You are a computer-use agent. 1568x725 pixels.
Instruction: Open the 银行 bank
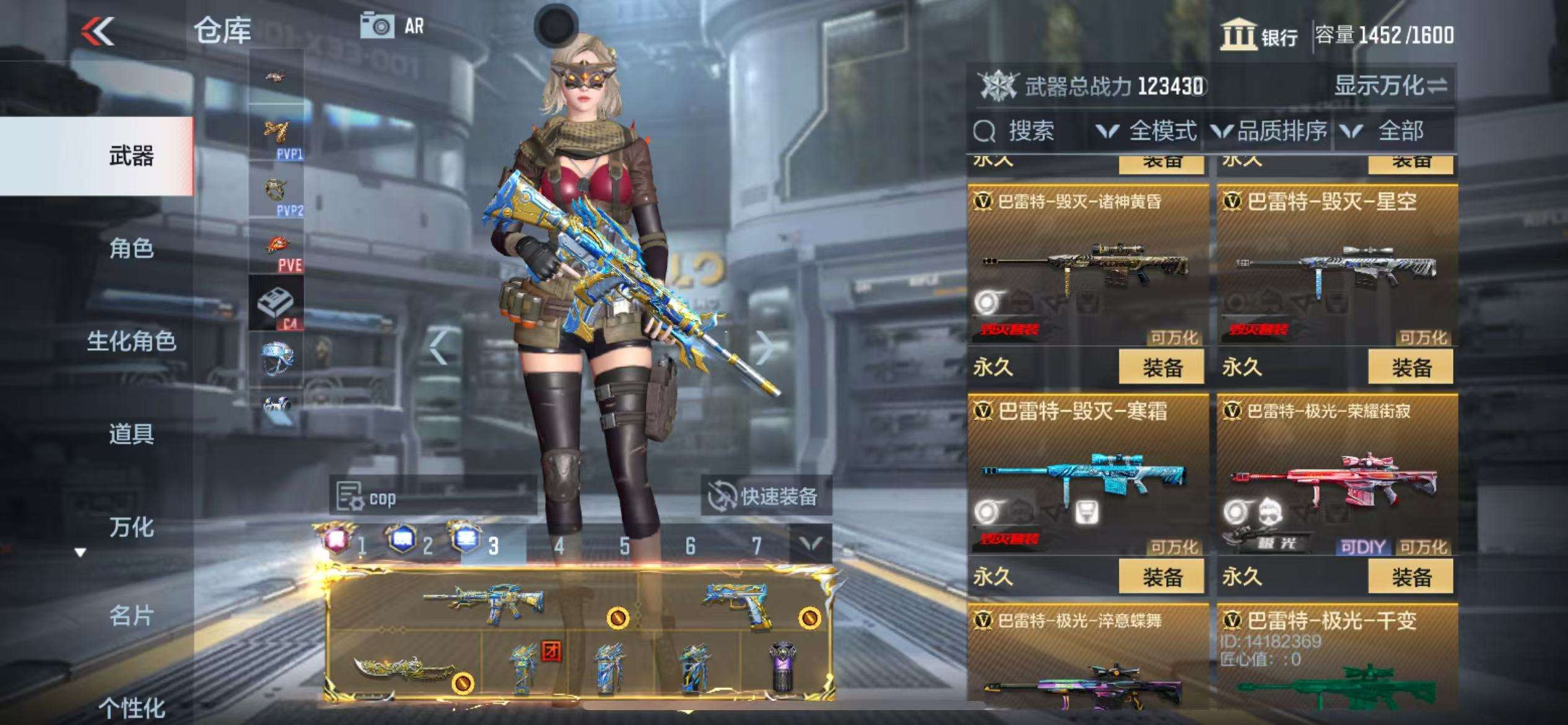1260,35
